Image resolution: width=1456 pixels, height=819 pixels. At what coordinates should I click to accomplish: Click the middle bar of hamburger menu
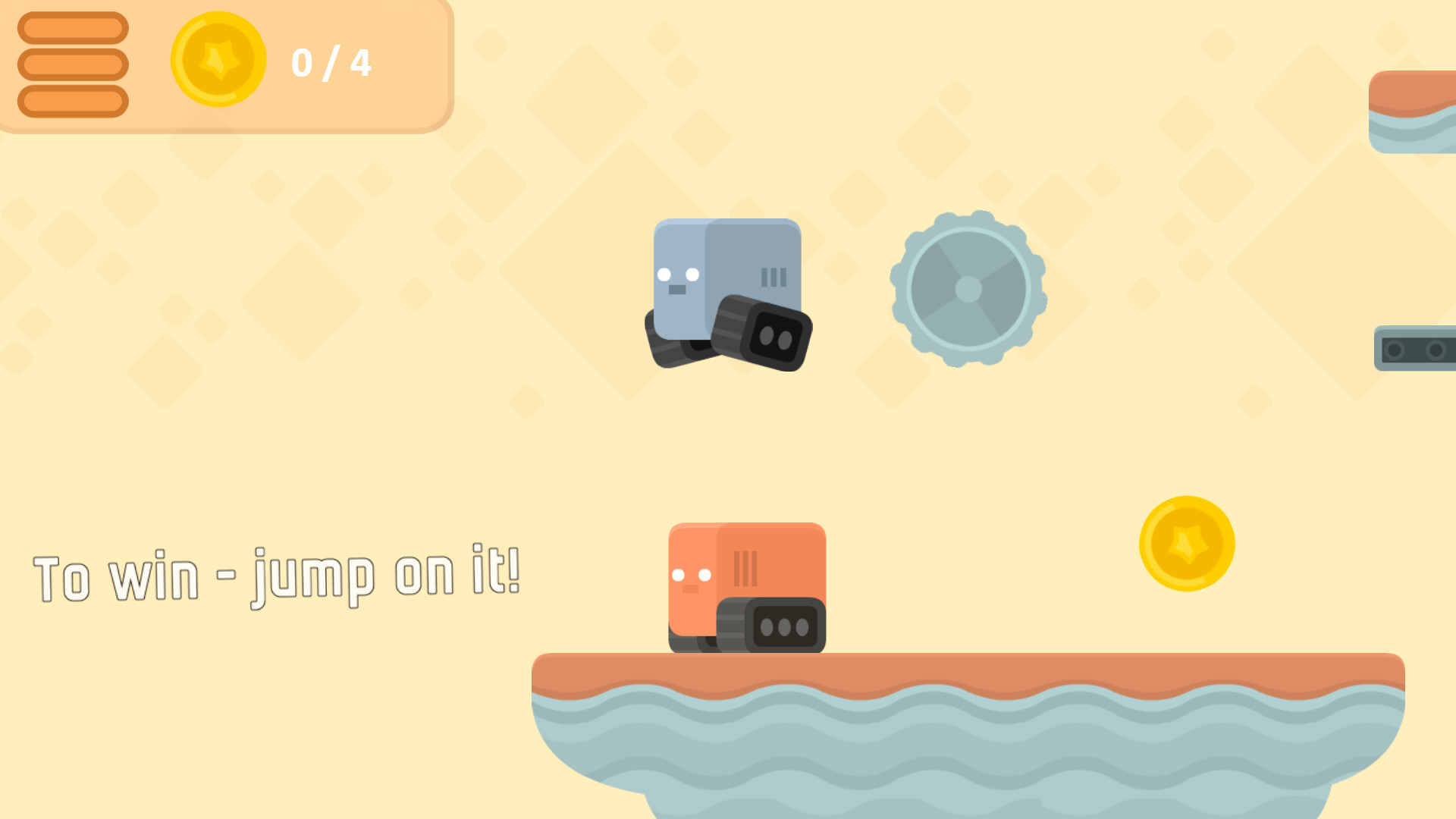72,64
